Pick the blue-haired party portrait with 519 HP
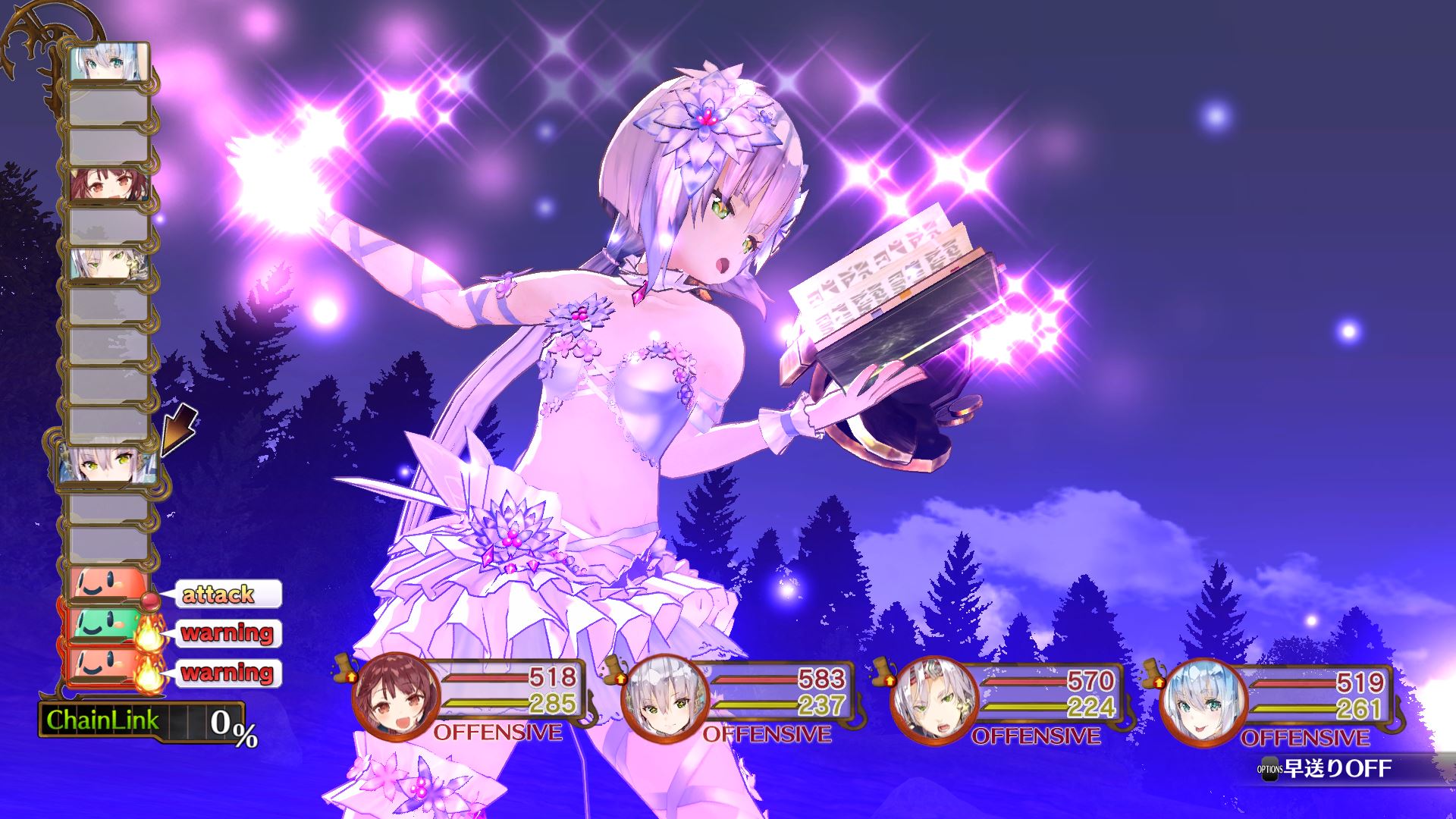This screenshot has height=819, width=1456. click(x=1196, y=702)
